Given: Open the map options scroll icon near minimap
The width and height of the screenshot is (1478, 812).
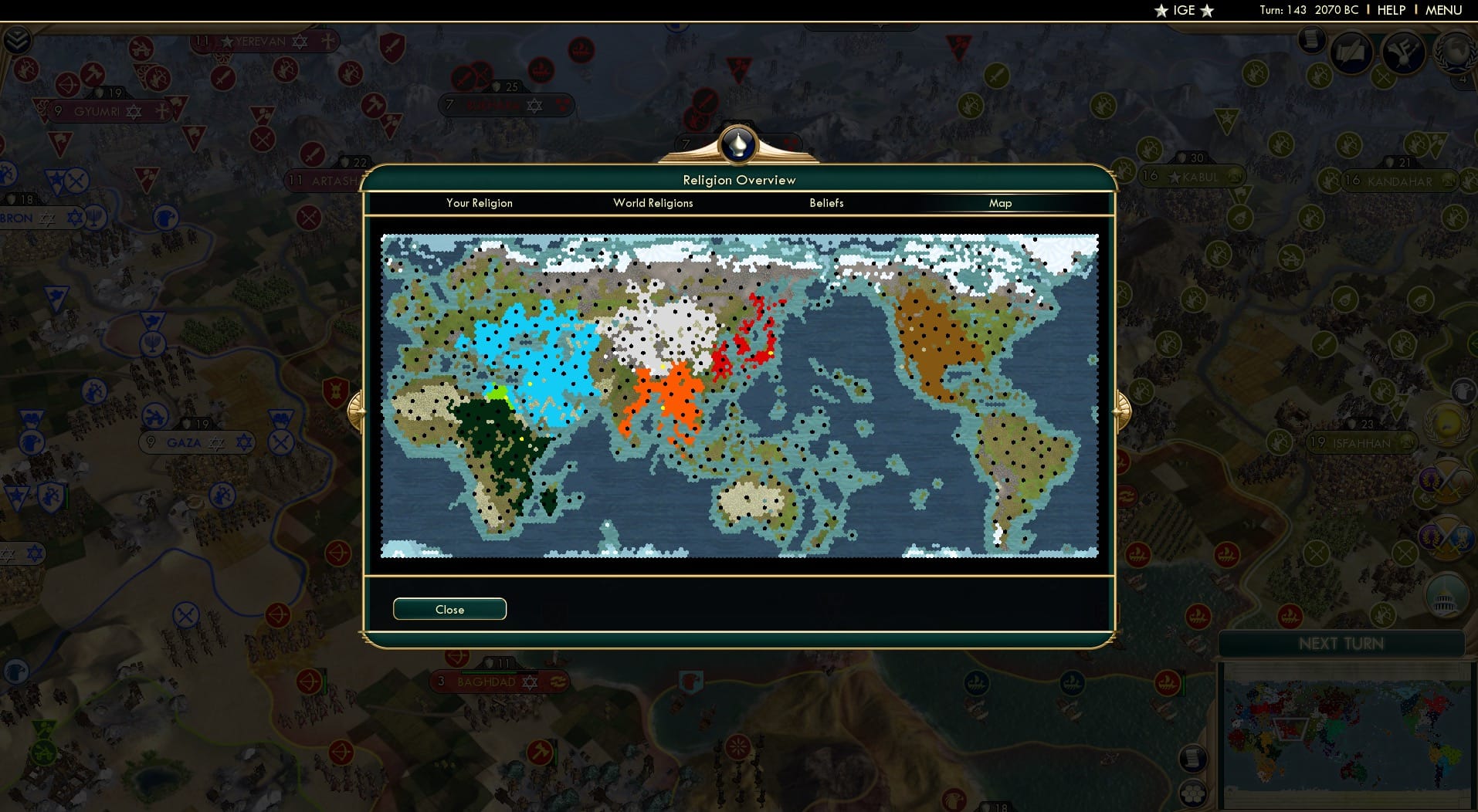Looking at the screenshot, I should (x=1192, y=760).
